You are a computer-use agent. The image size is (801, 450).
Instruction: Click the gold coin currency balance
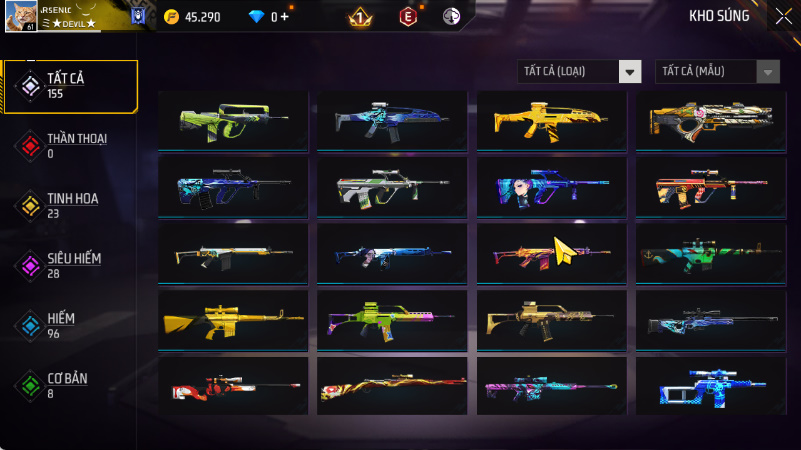[x=196, y=17]
